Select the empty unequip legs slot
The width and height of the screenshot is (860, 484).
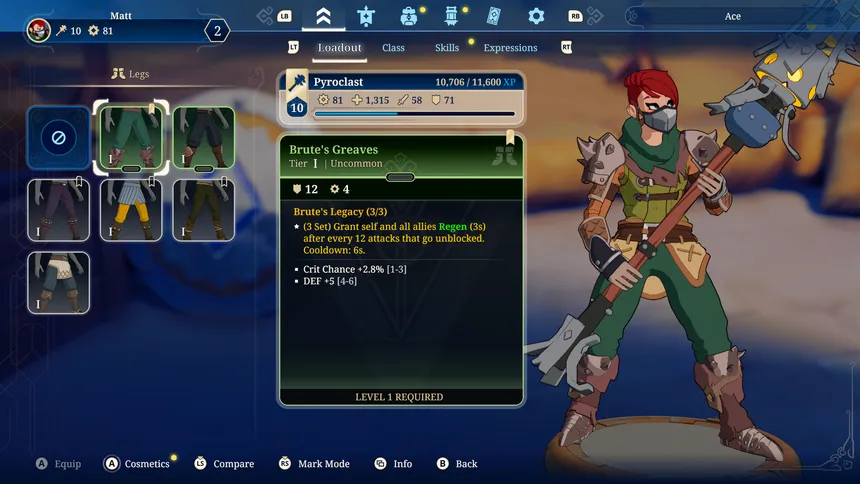pos(58,137)
